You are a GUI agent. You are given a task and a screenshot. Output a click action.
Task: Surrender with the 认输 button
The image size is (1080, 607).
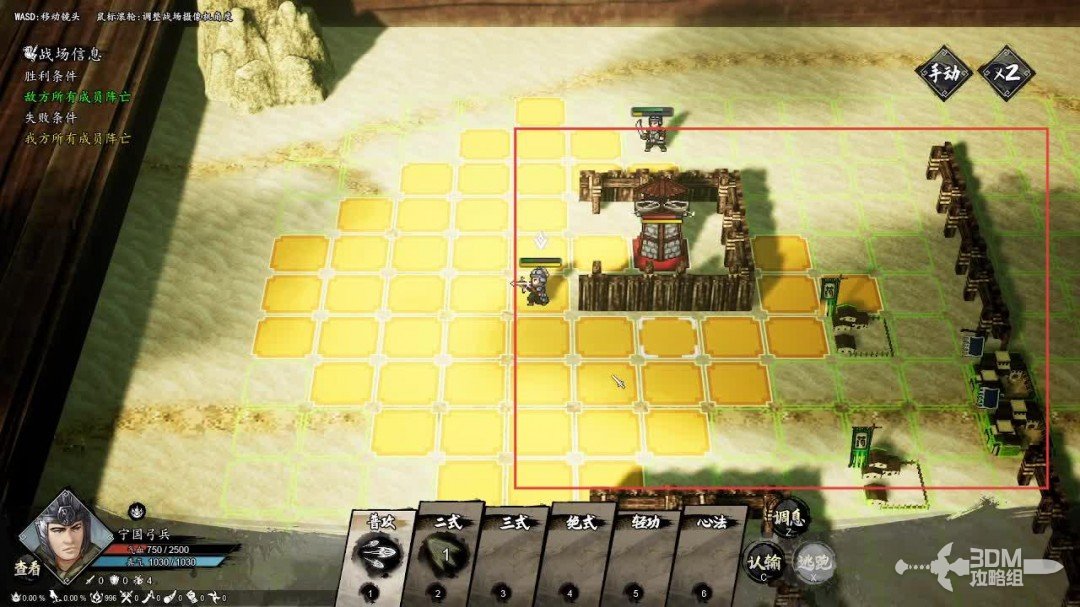(x=764, y=564)
